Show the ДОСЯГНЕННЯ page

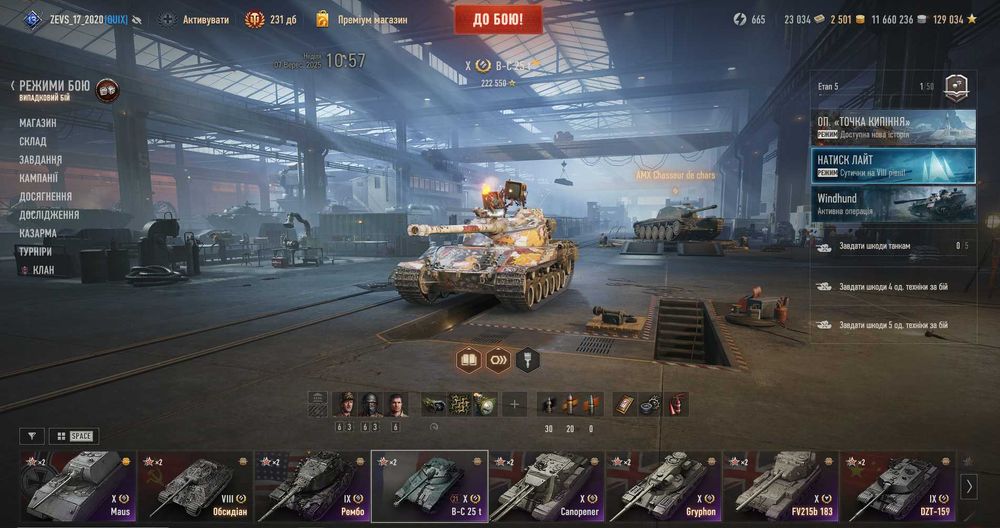tap(45, 196)
